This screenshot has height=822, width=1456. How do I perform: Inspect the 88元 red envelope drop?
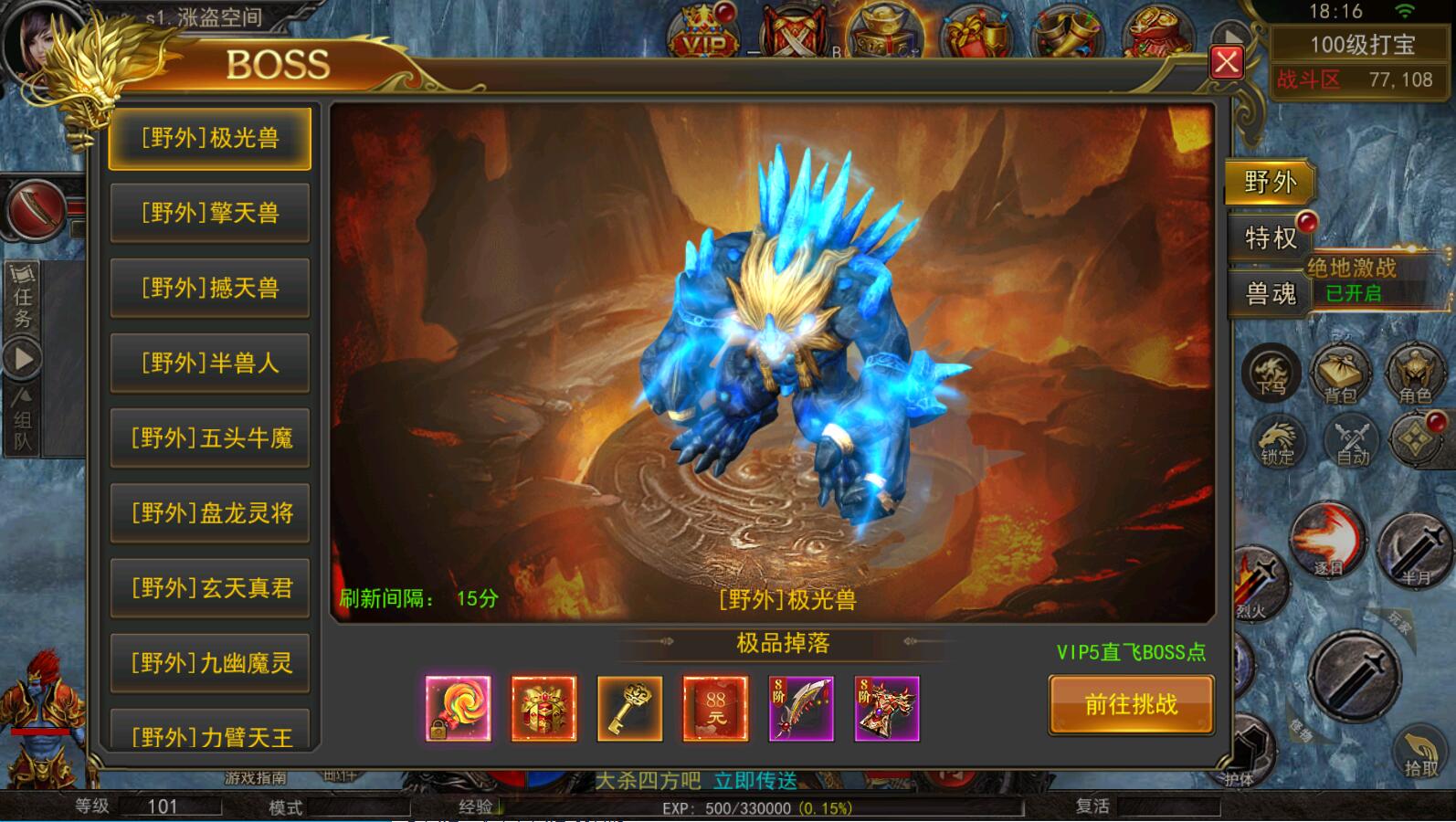tap(715, 708)
